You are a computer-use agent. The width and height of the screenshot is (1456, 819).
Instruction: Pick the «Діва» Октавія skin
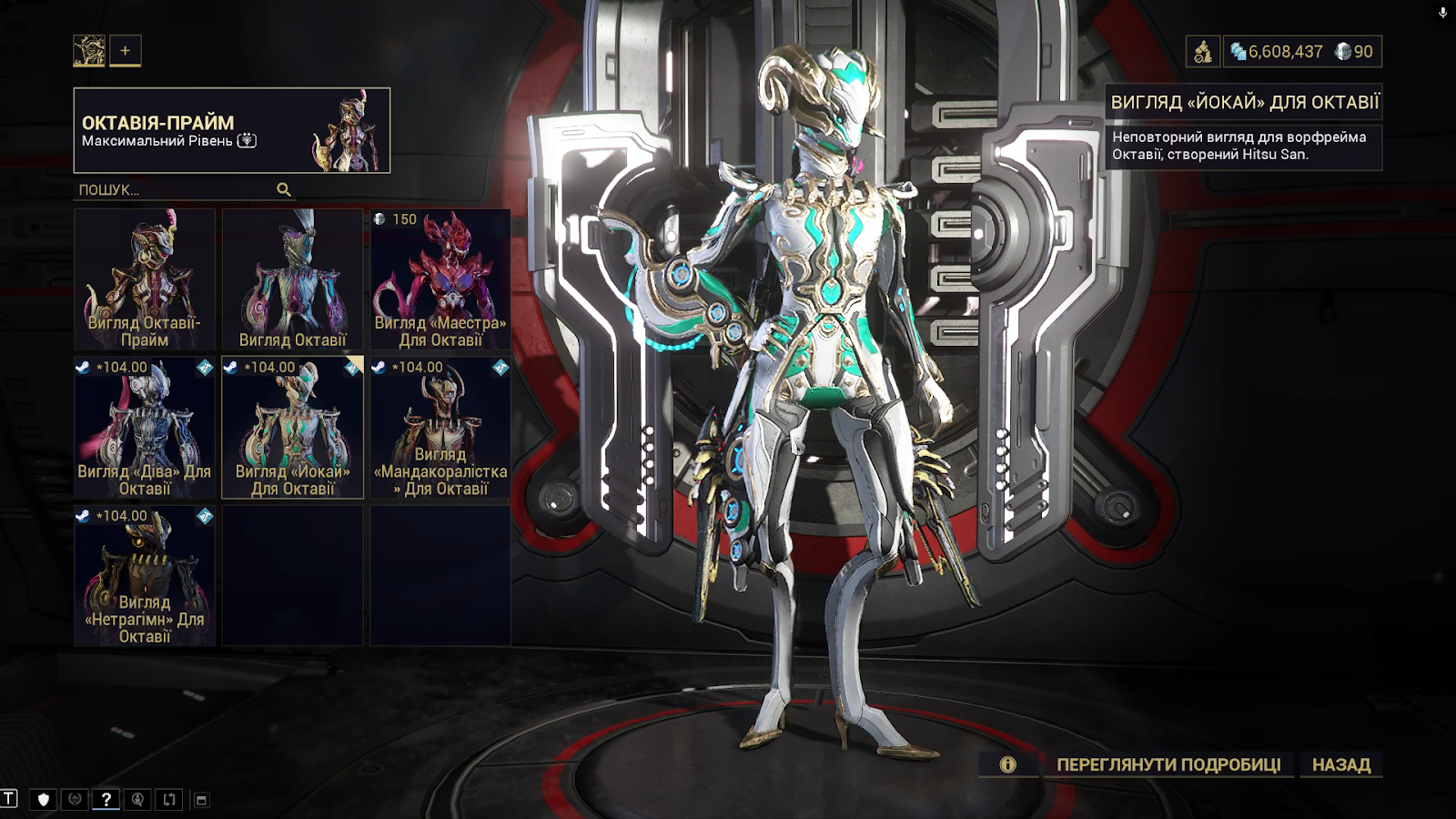click(x=145, y=428)
